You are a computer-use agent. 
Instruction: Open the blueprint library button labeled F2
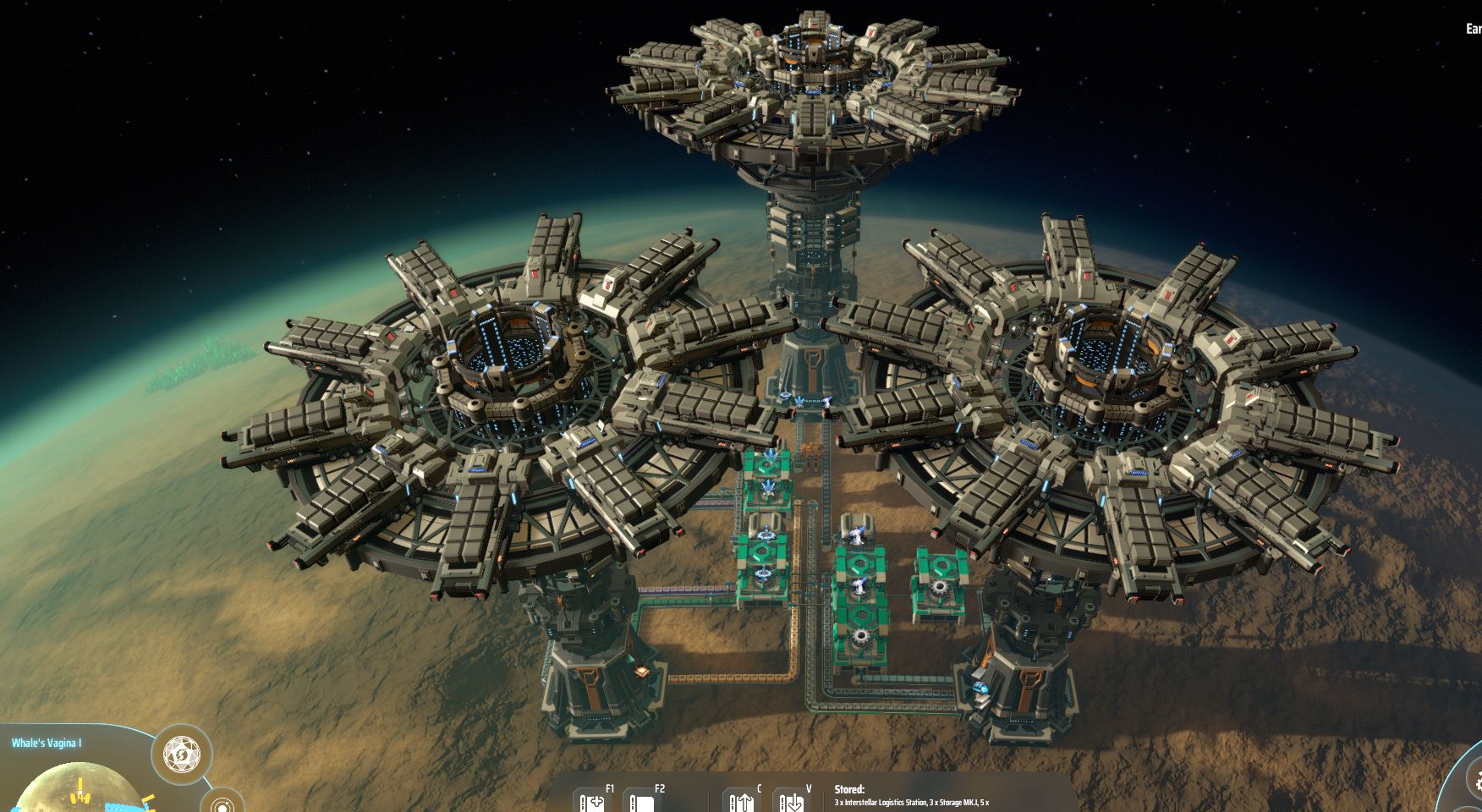643,801
